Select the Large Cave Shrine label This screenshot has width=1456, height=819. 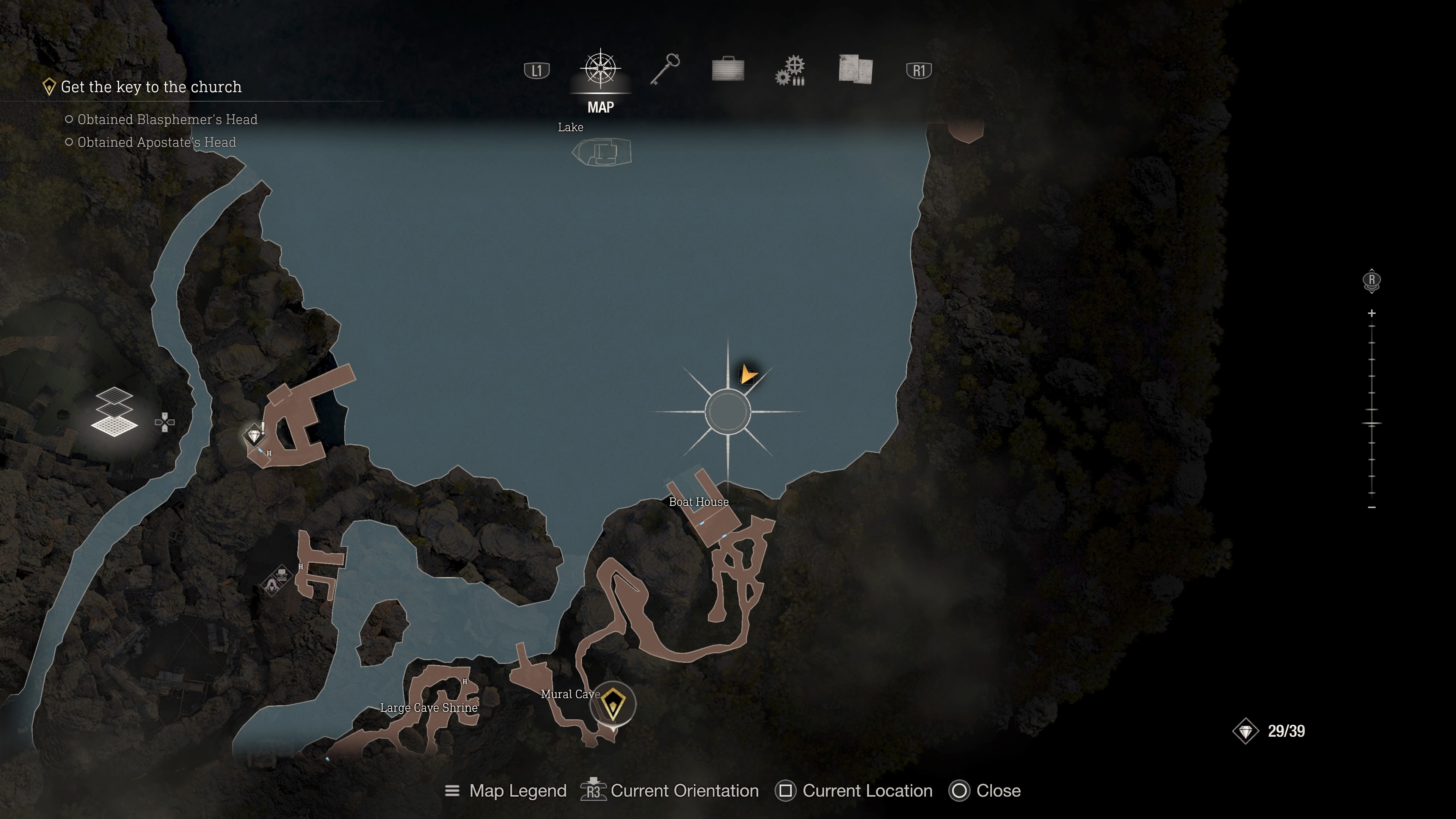(x=428, y=708)
